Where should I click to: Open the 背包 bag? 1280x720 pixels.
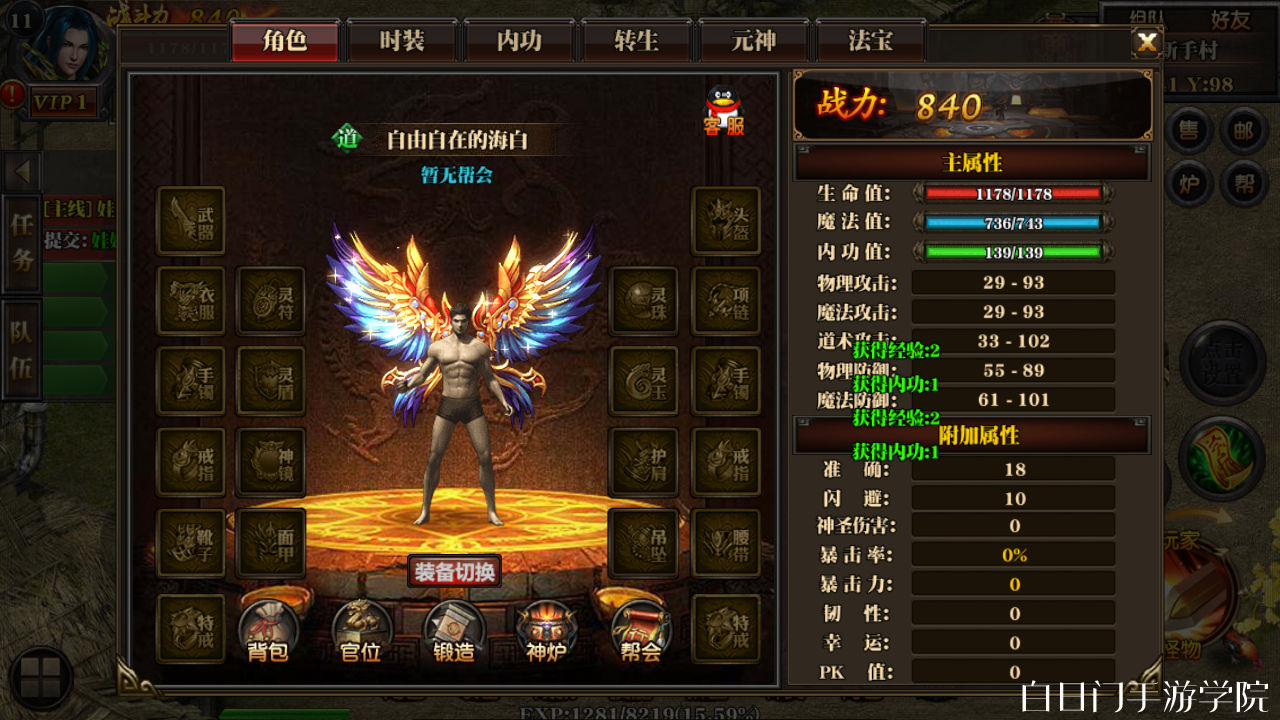pos(268,631)
